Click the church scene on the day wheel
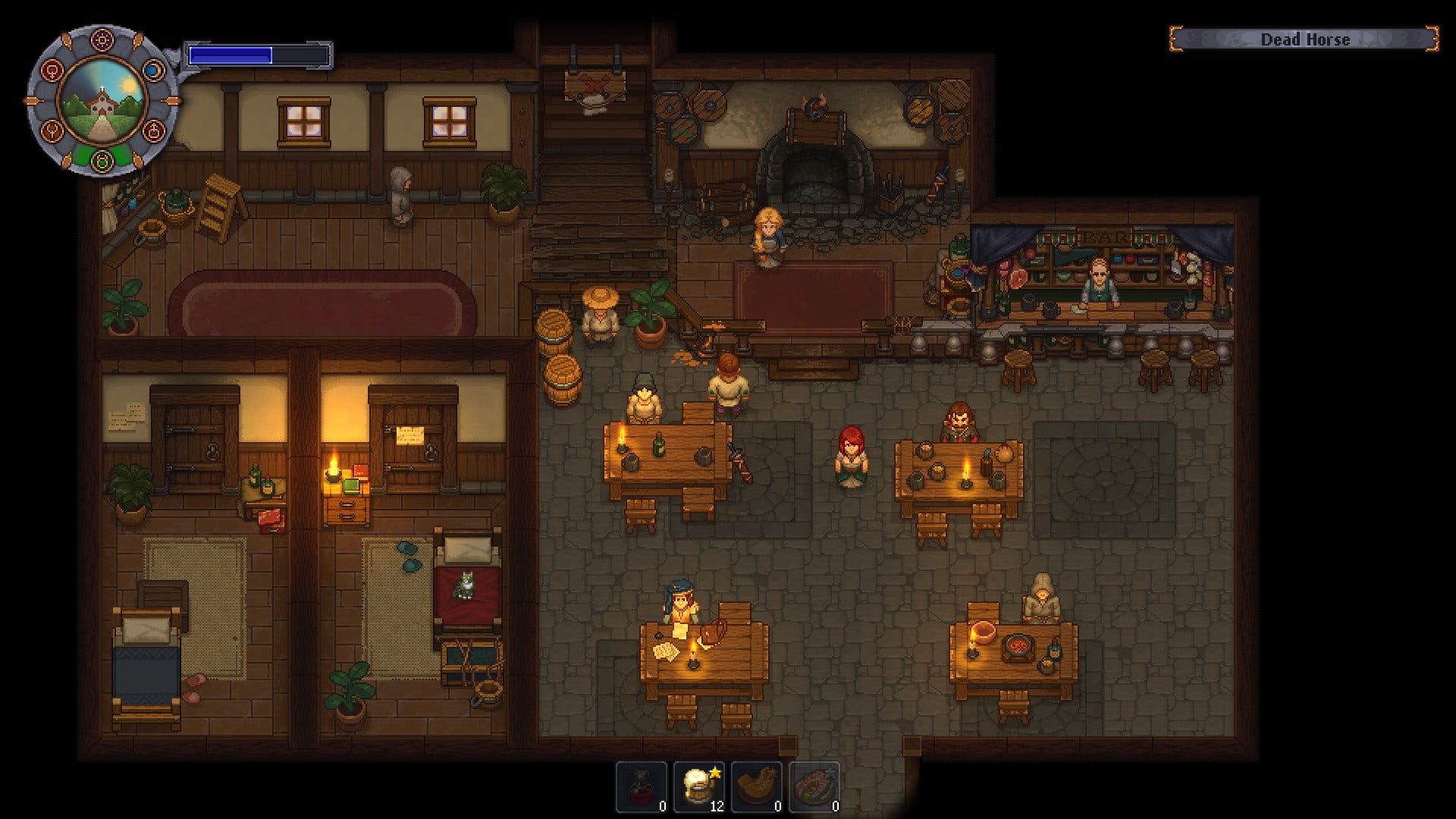The width and height of the screenshot is (1456, 819). [102, 101]
